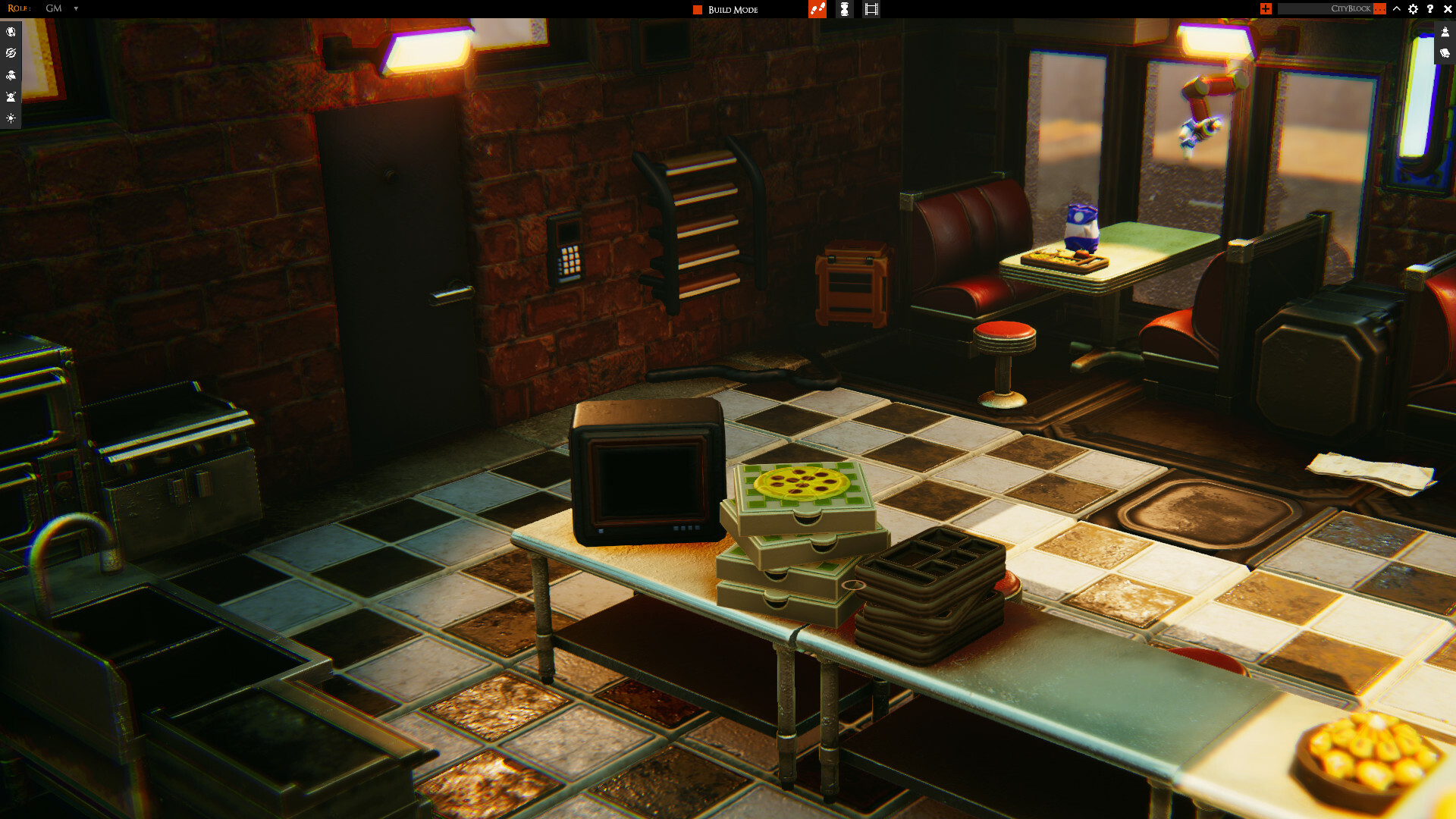
Task: Click the Build Mode label text
Action: tap(732, 9)
